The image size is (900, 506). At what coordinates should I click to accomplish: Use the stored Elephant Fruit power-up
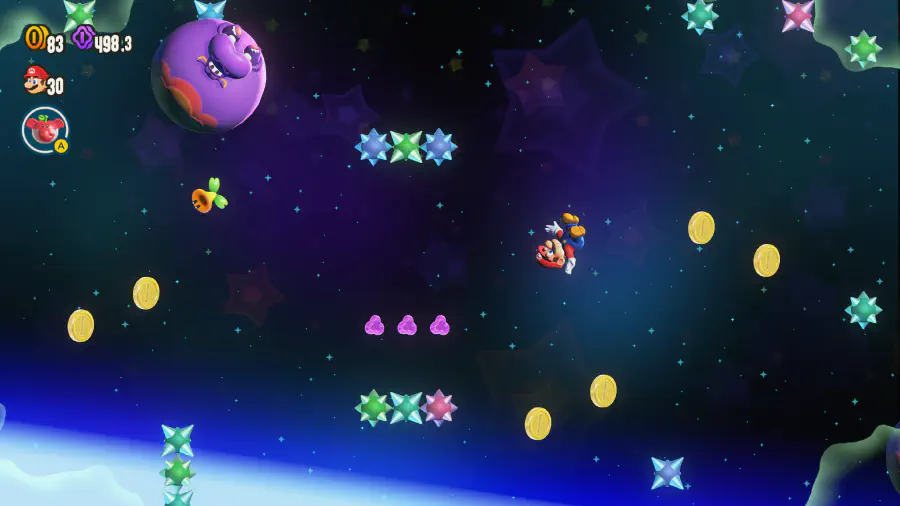coord(45,129)
